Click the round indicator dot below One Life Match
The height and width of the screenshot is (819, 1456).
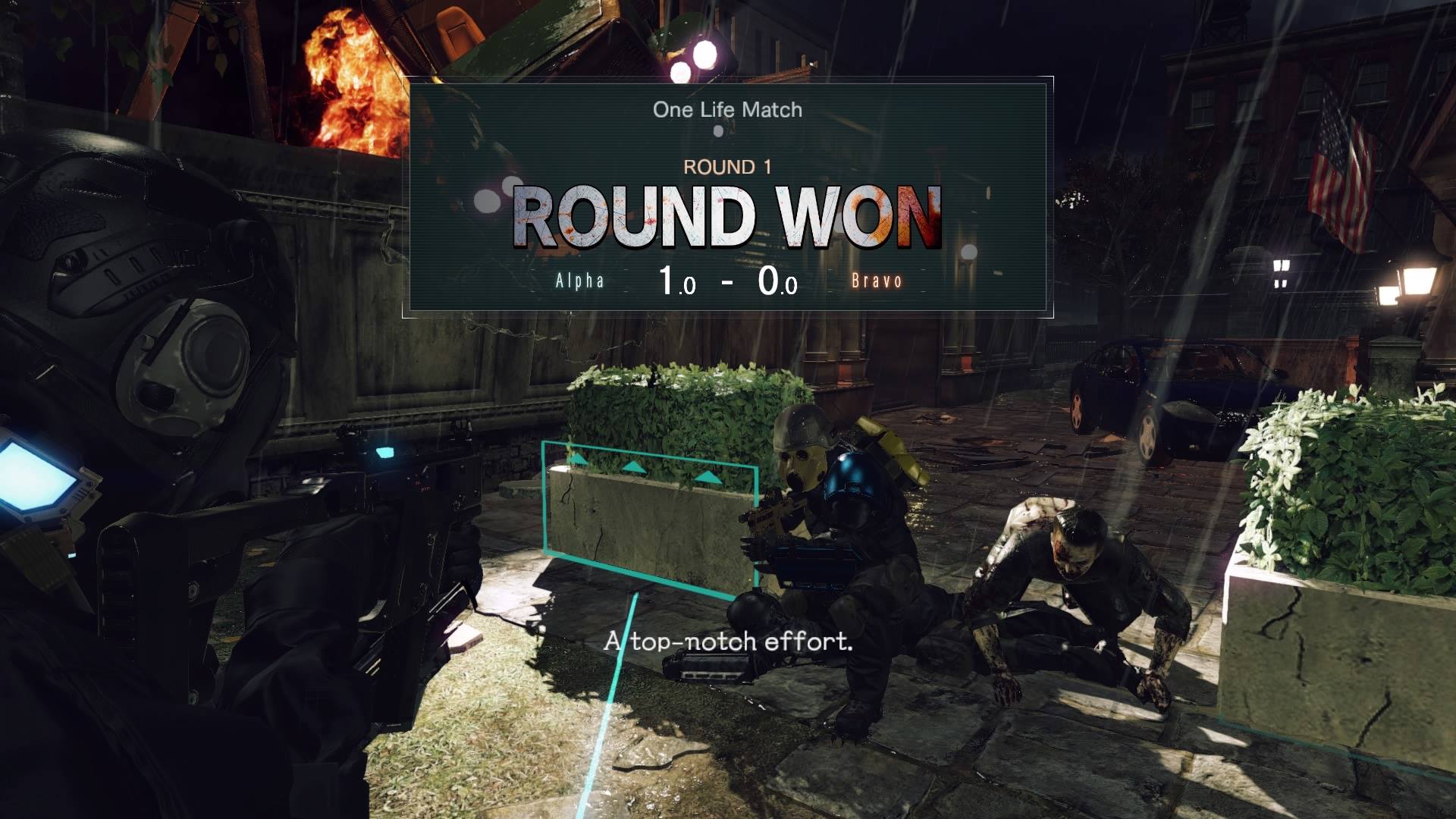717,130
